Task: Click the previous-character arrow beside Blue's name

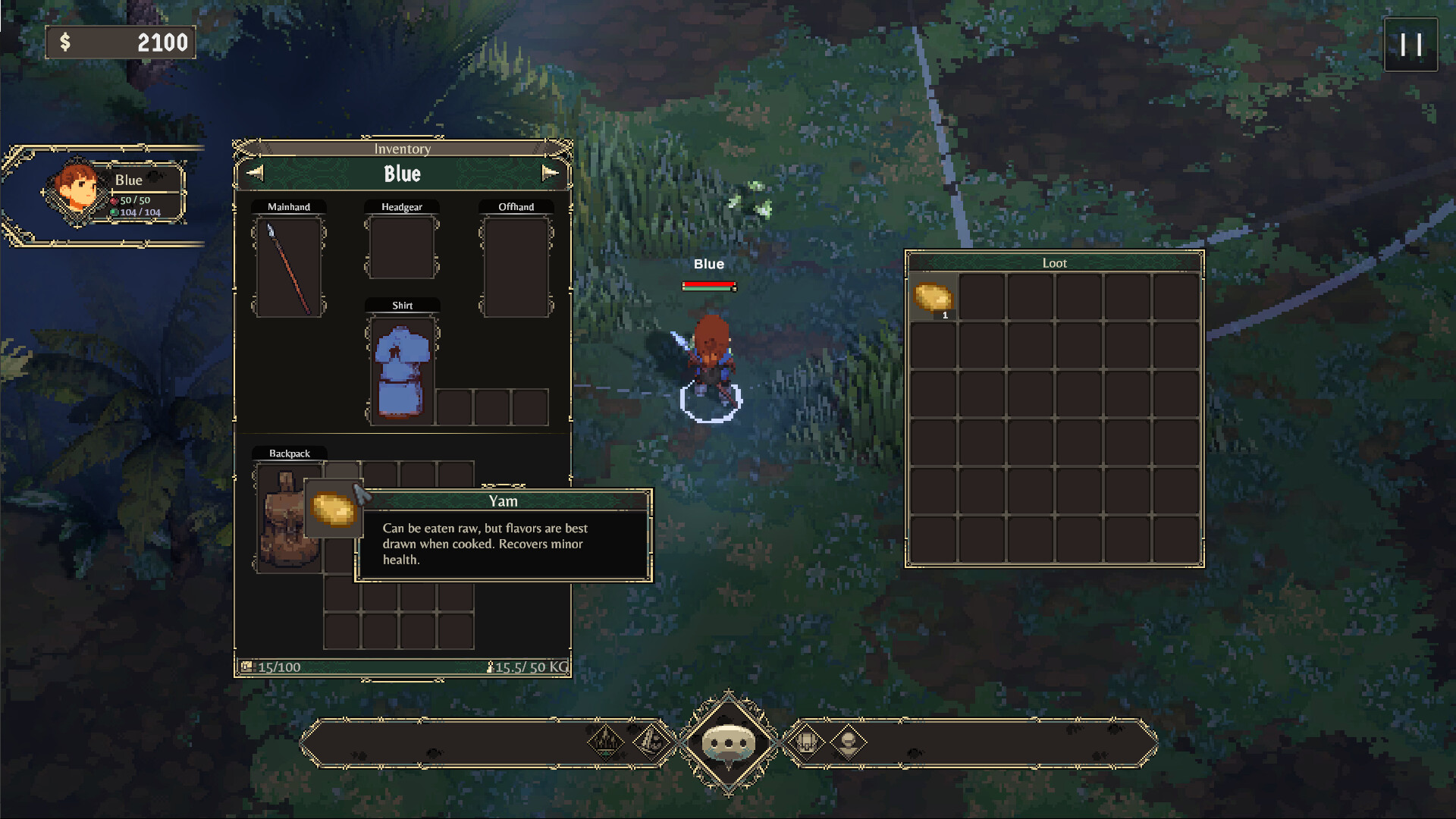Action: [x=255, y=172]
